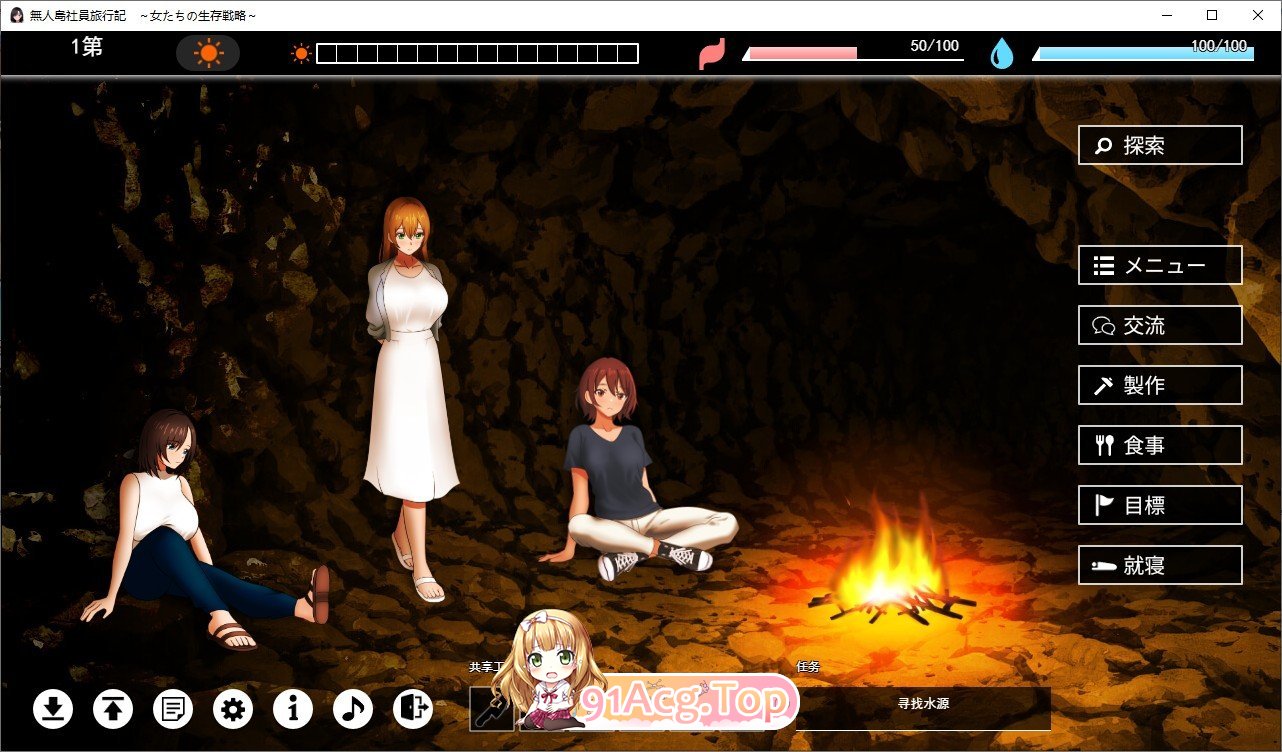Show the 目標 objectives

pyautogui.click(x=1160, y=506)
